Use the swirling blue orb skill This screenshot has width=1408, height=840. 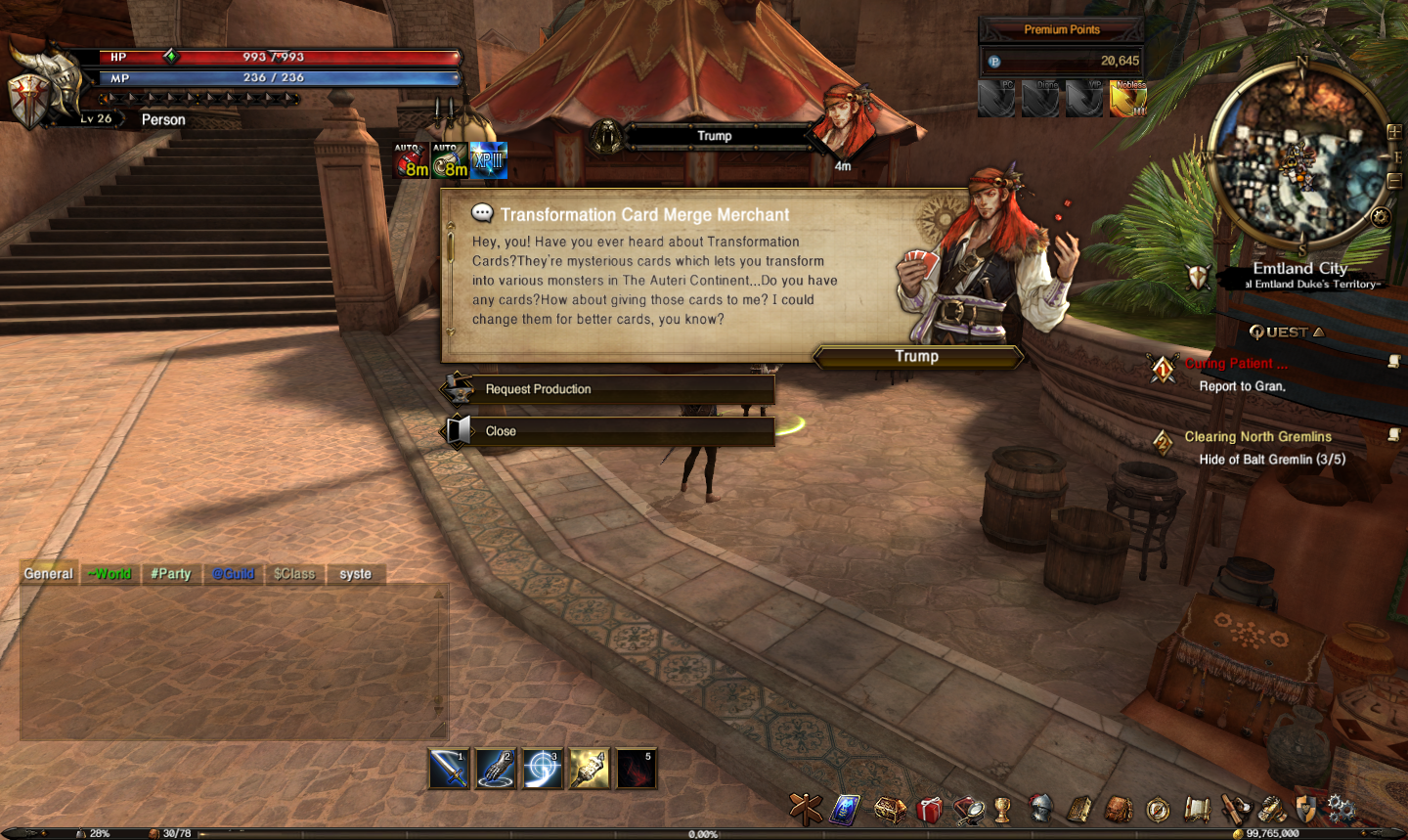(542, 770)
